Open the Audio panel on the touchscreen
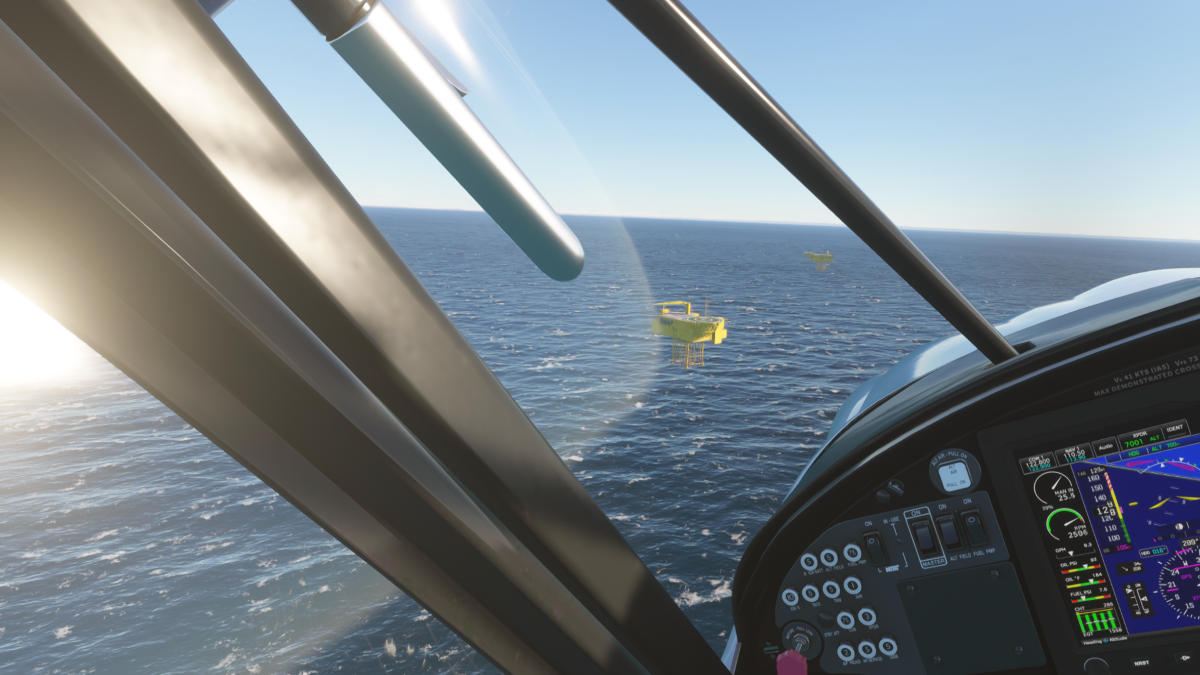This screenshot has width=1200, height=675. point(1104,447)
